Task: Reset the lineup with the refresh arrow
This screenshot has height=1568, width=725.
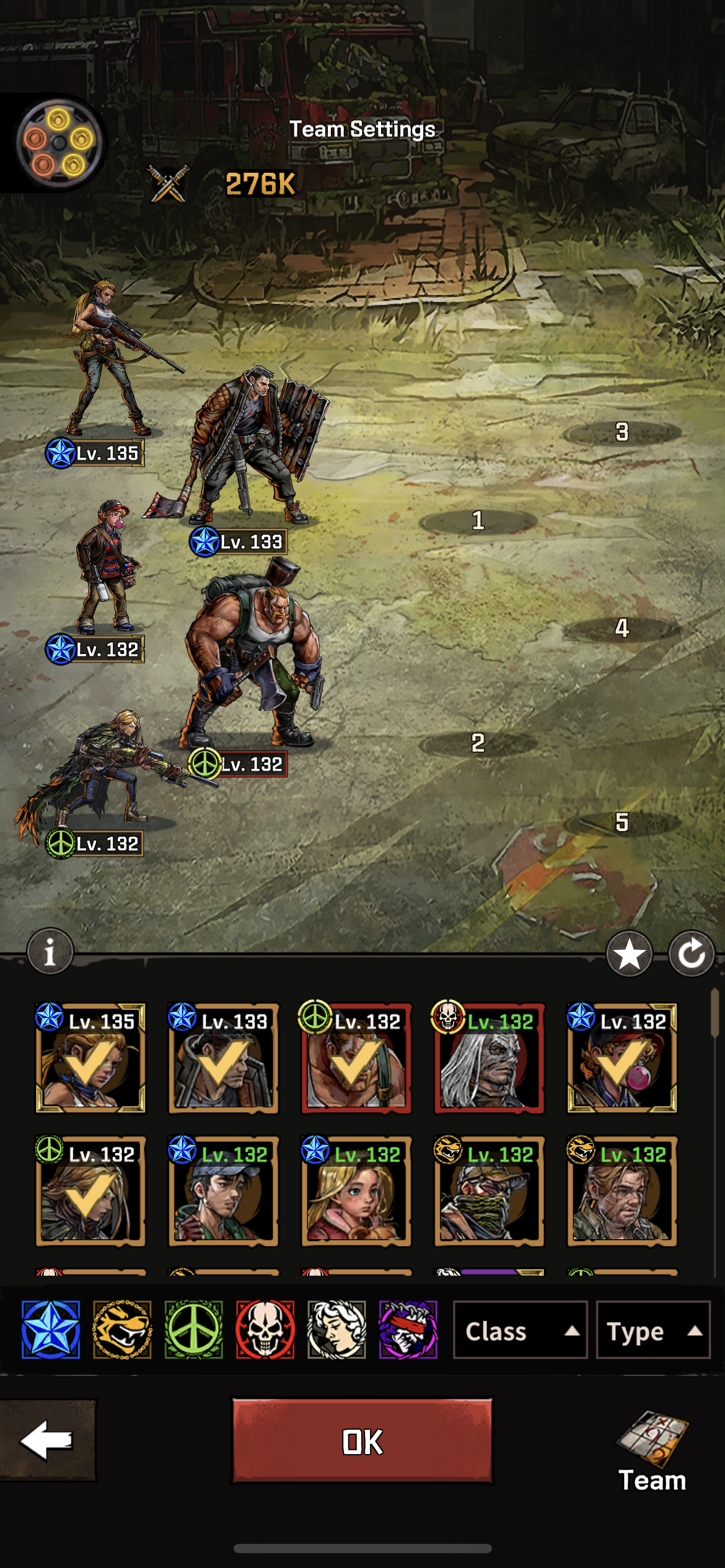Action: click(692, 954)
